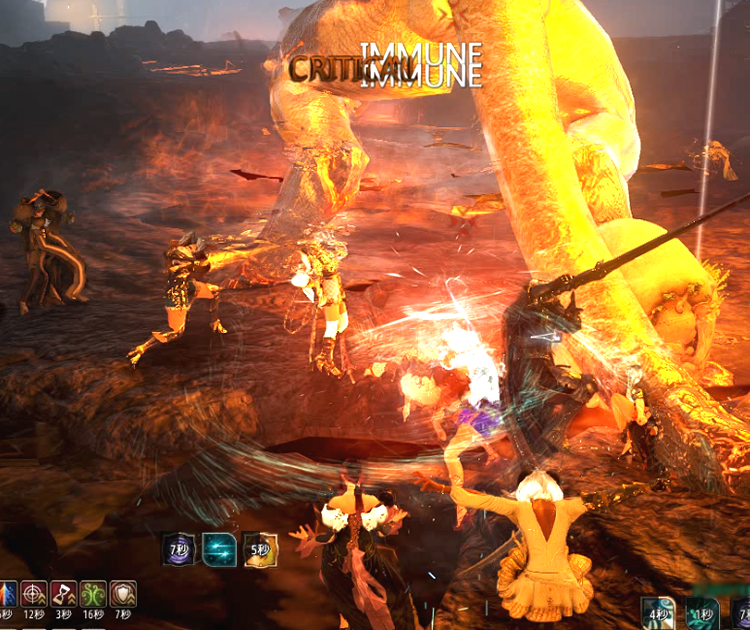Activate the teal twin-streak skill icon
Image resolution: width=750 pixels, height=630 pixels.
pyautogui.click(x=219, y=549)
